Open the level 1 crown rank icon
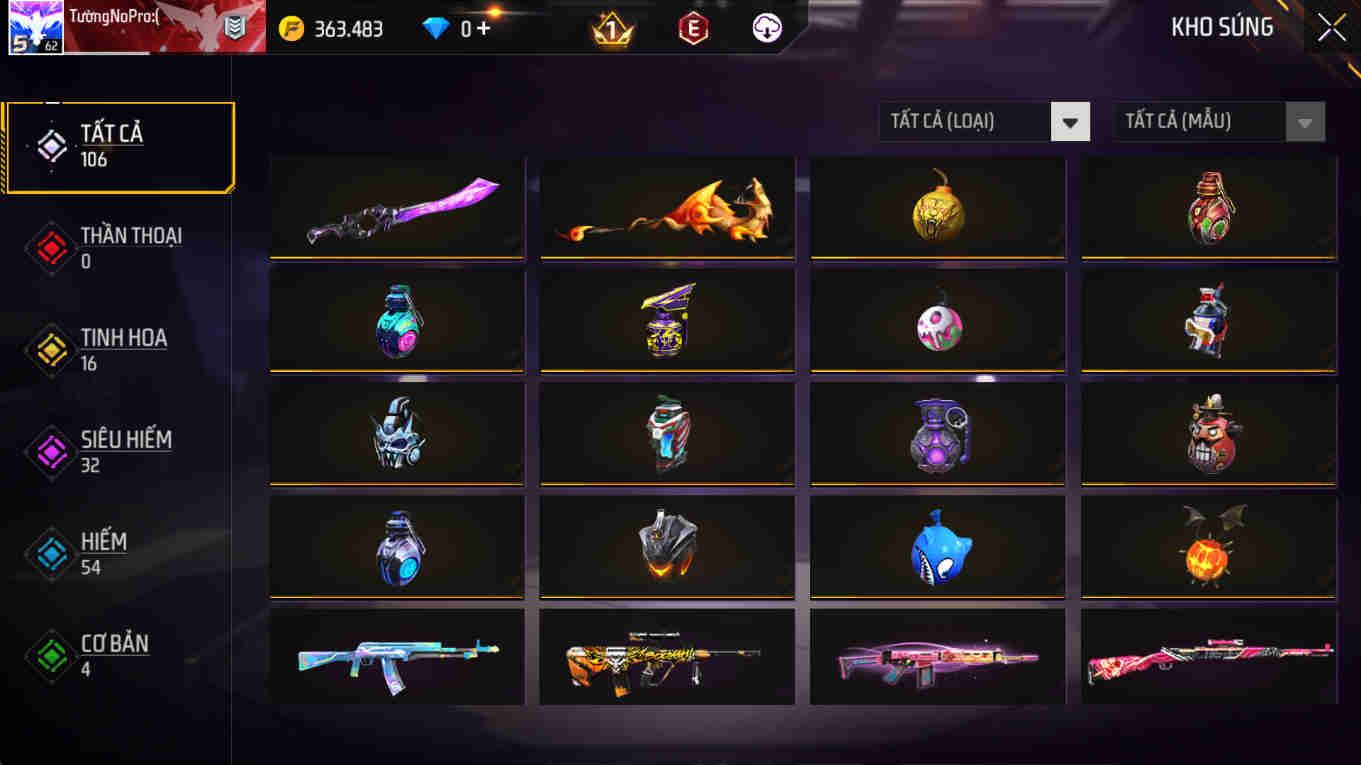 pyautogui.click(x=614, y=28)
